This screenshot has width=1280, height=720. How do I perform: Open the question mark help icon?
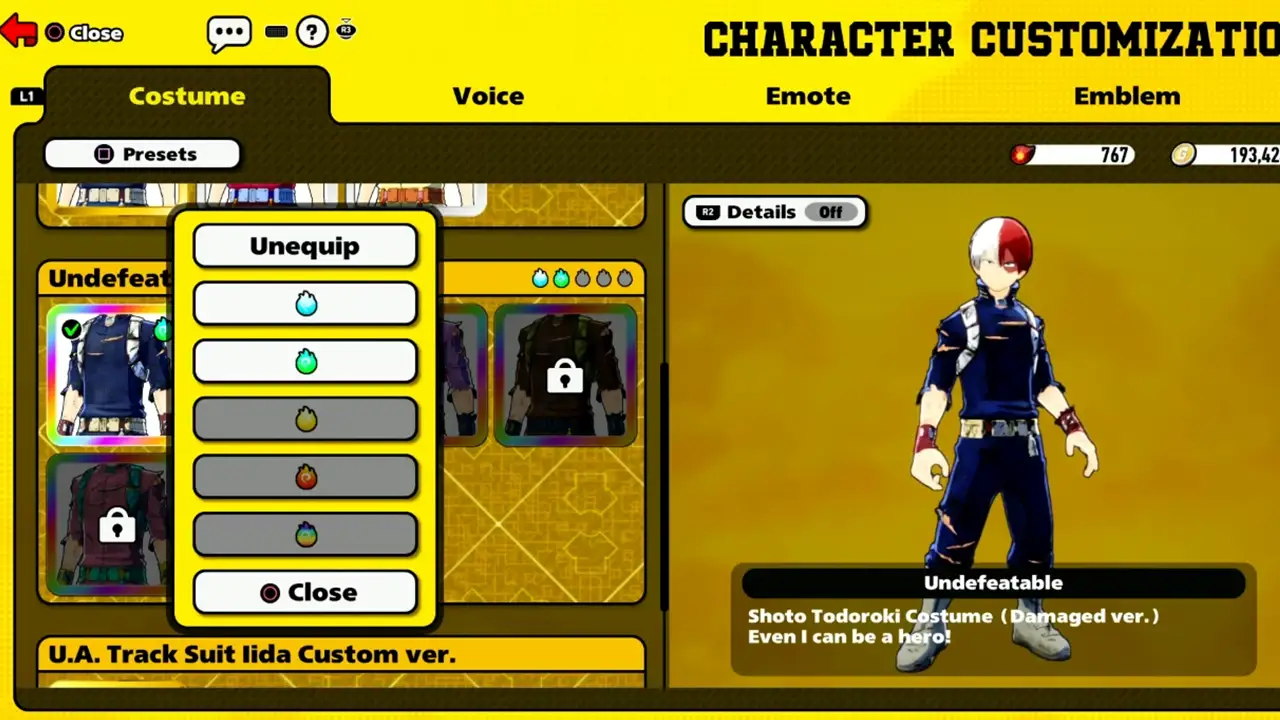point(311,31)
